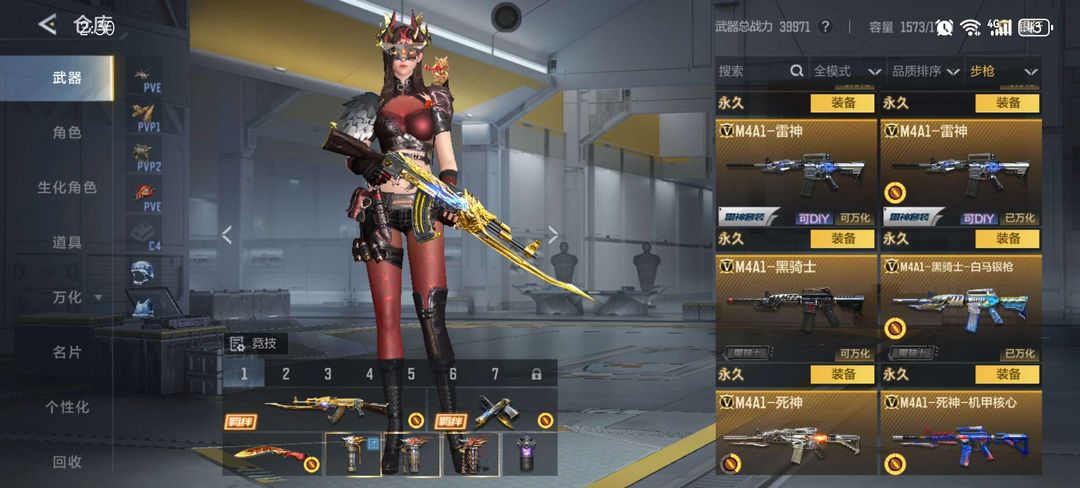Expand the 万化 menu entry
This screenshot has width=1080, height=488.
(x=76, y=297)
